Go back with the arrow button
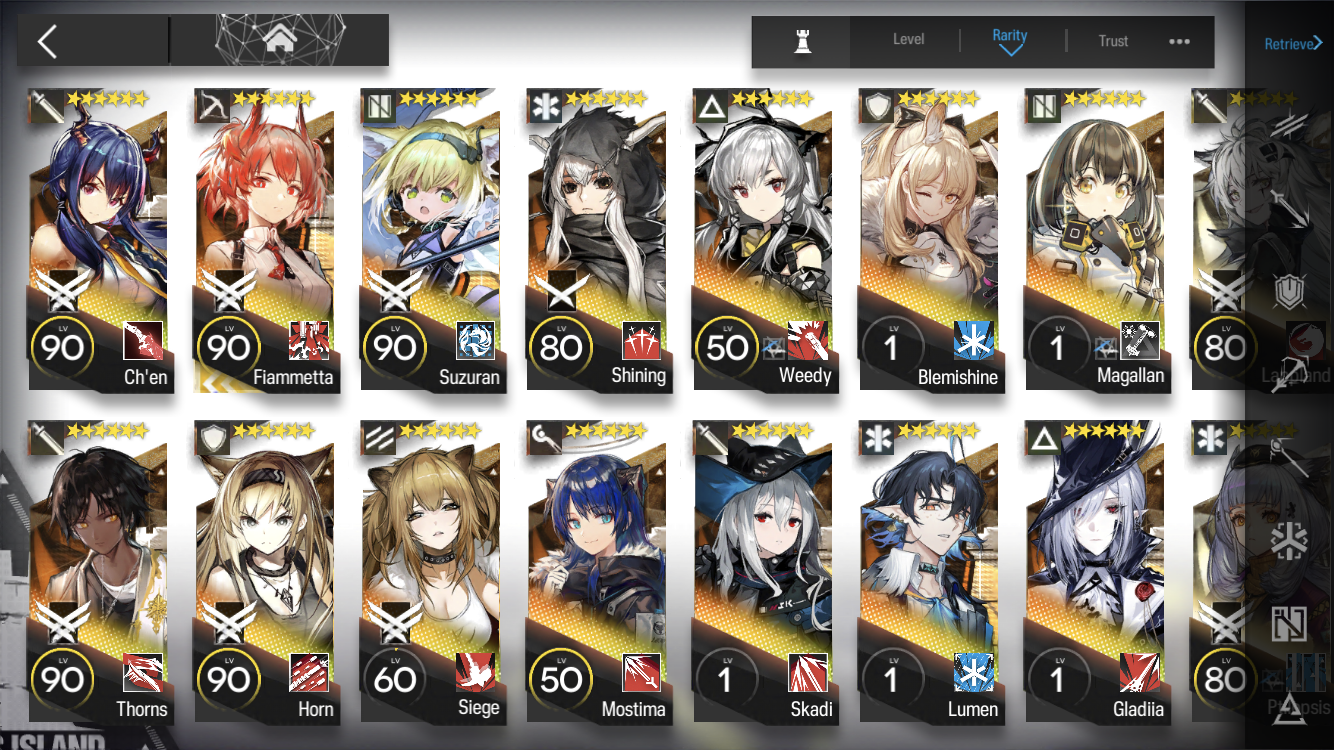The width and height of the screenshot is (1334, 750). click(x=47, y=41)
